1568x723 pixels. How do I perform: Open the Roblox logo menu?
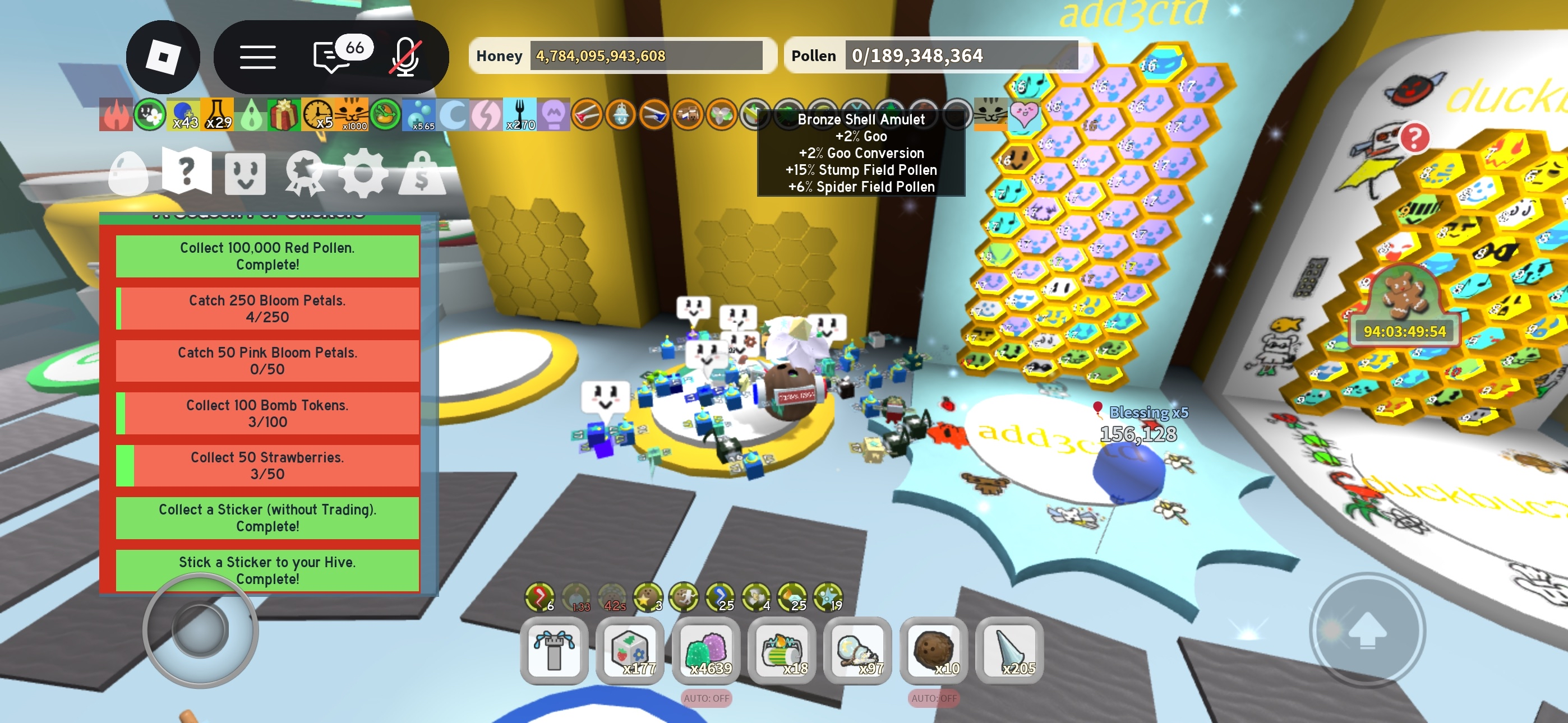tap(163, 57)
